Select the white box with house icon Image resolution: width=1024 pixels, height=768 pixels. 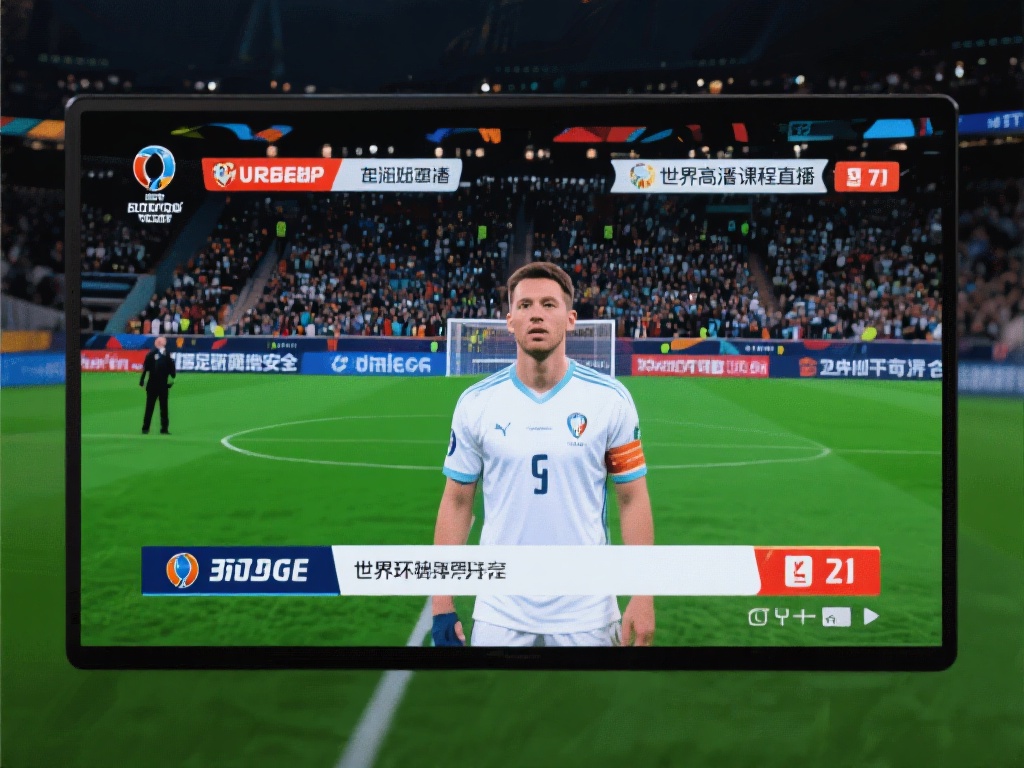click(x=836, y=617)
